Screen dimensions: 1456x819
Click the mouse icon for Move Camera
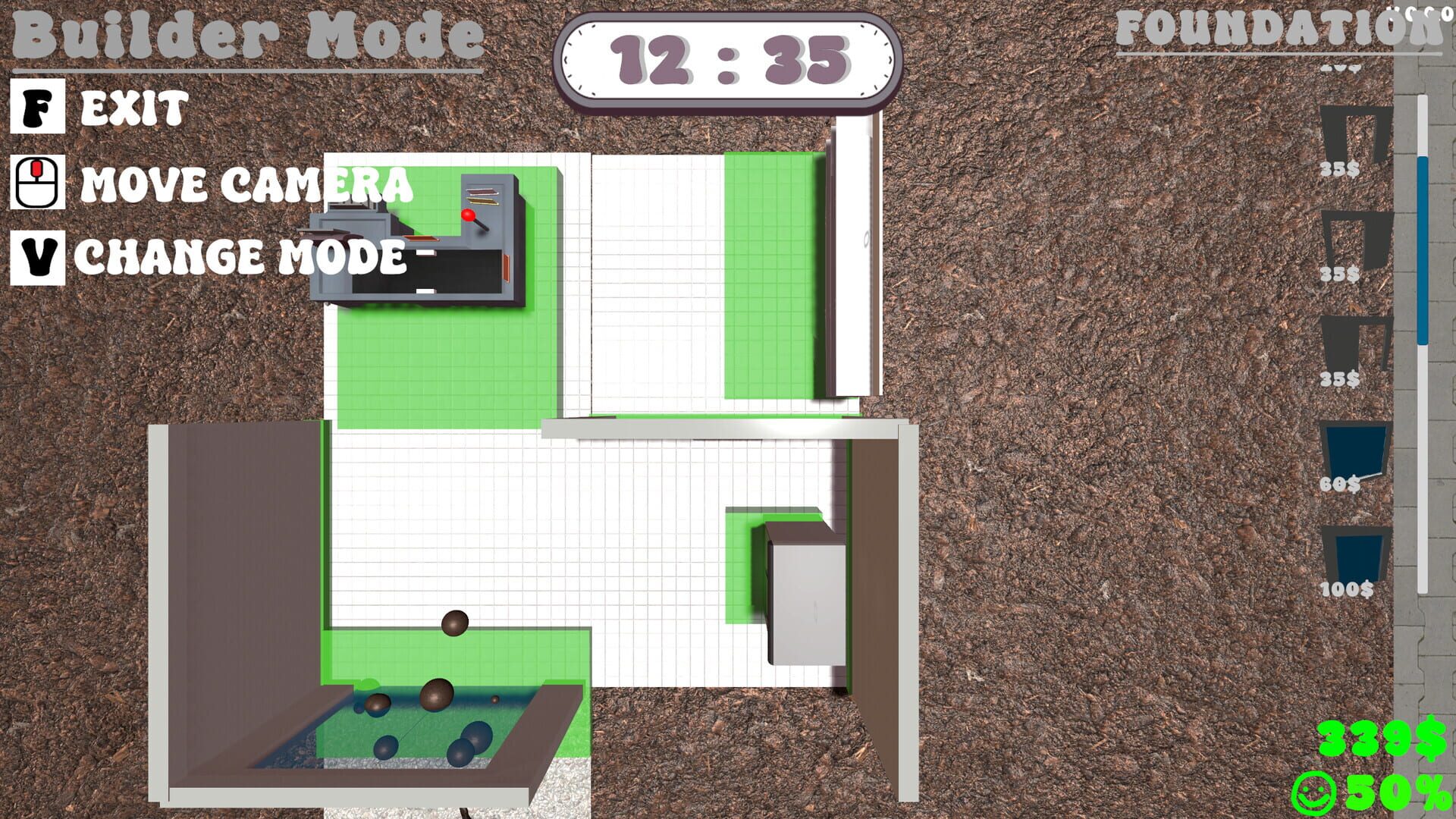[x=36, y=182]
